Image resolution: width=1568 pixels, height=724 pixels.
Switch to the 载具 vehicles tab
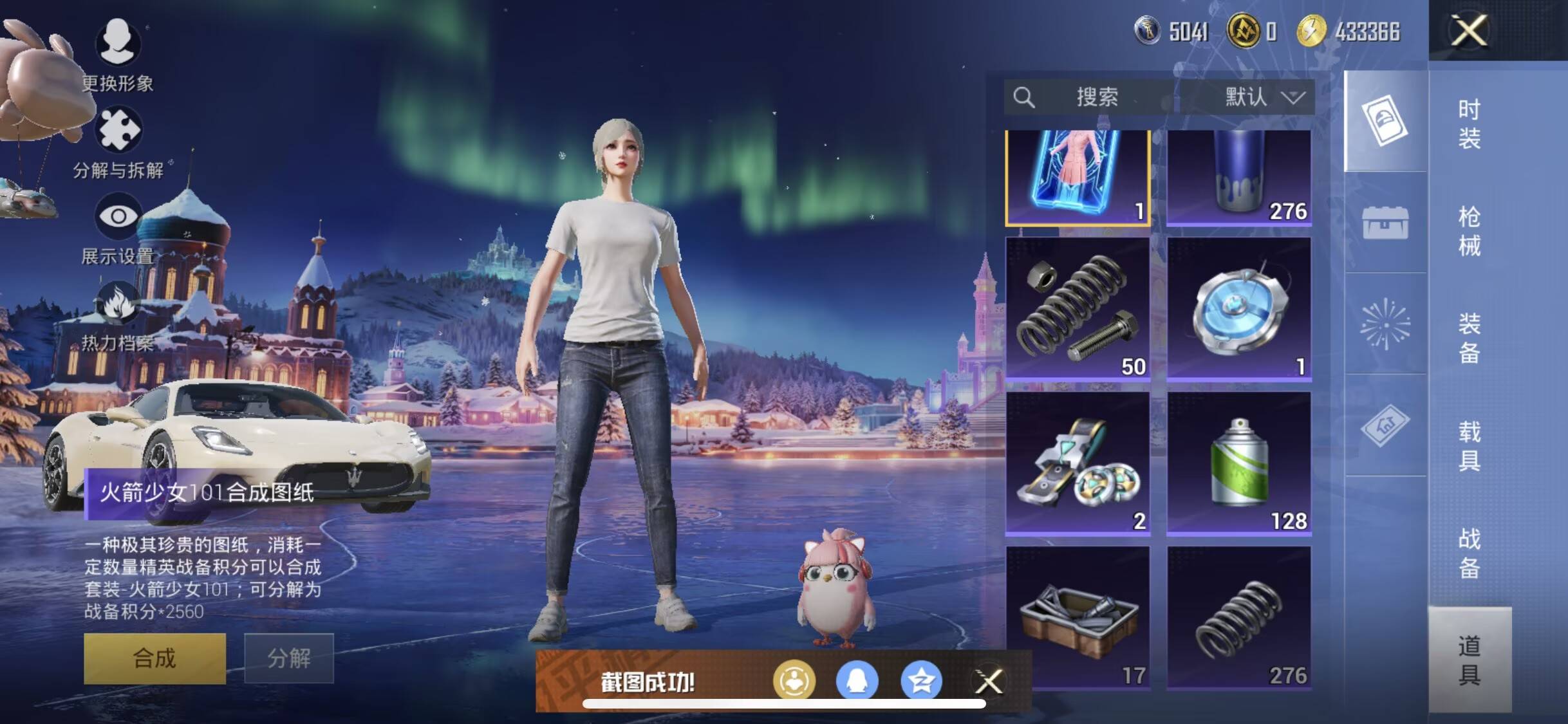(1469, 445)
